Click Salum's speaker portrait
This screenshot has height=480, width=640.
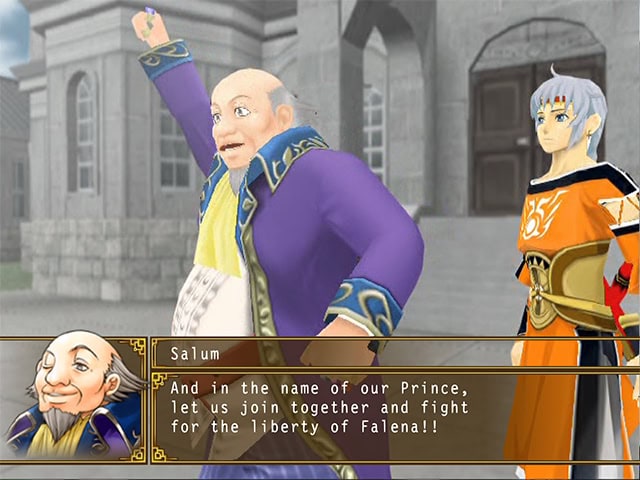73,399
